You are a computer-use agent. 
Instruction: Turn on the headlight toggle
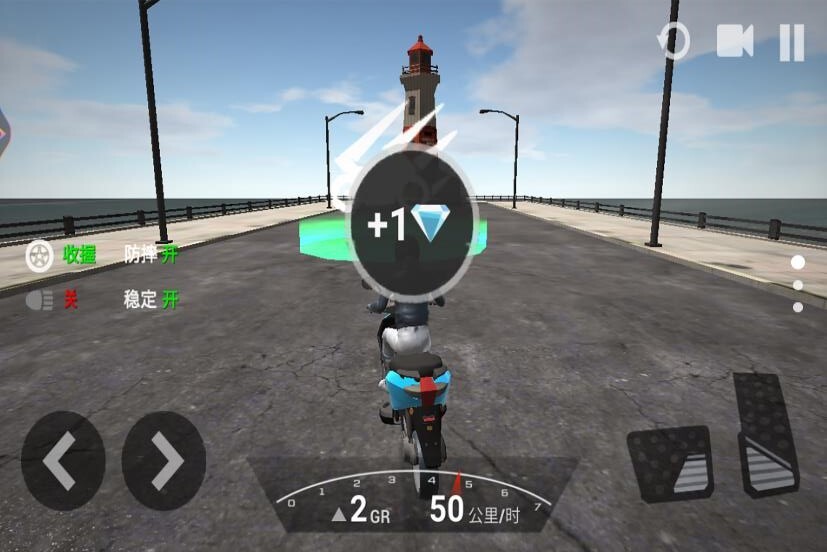pyautogui.click(x=52, y=299)
